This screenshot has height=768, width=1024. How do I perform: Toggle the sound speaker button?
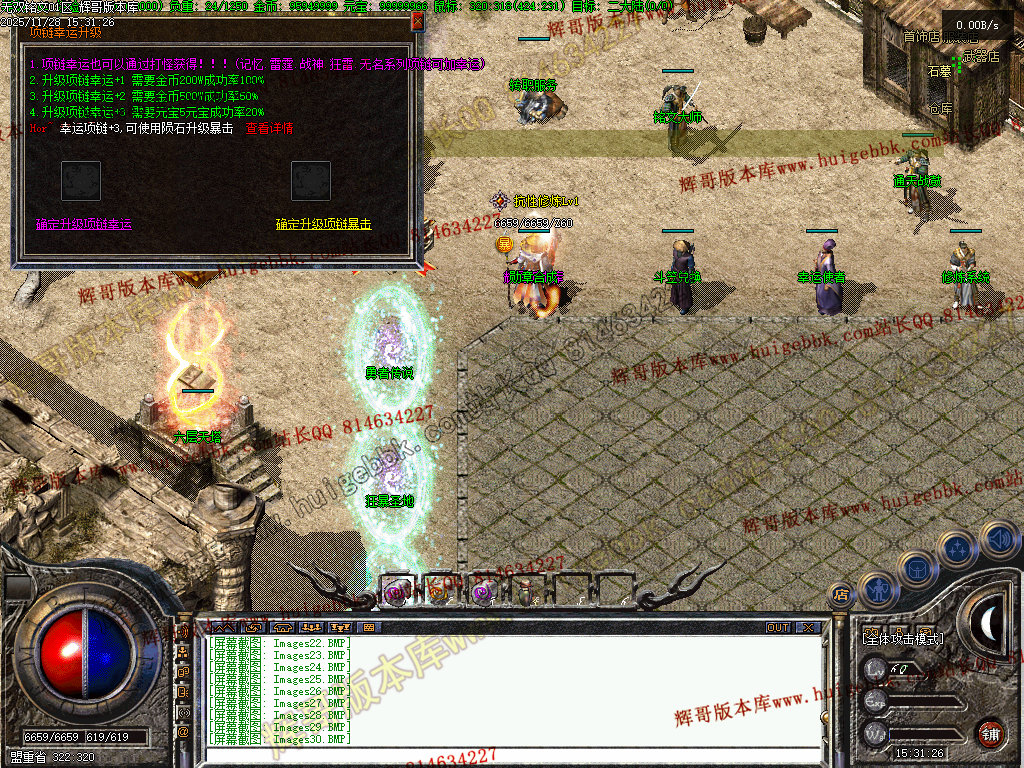(998, 538)
